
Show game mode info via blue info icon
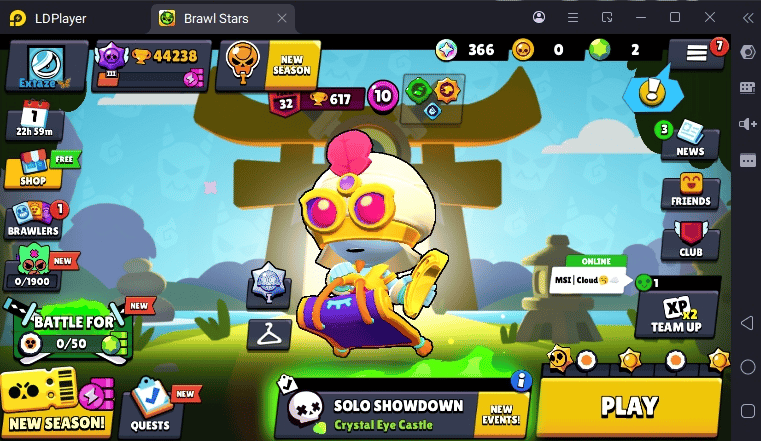pyautogui.click(x=520, y=380)
